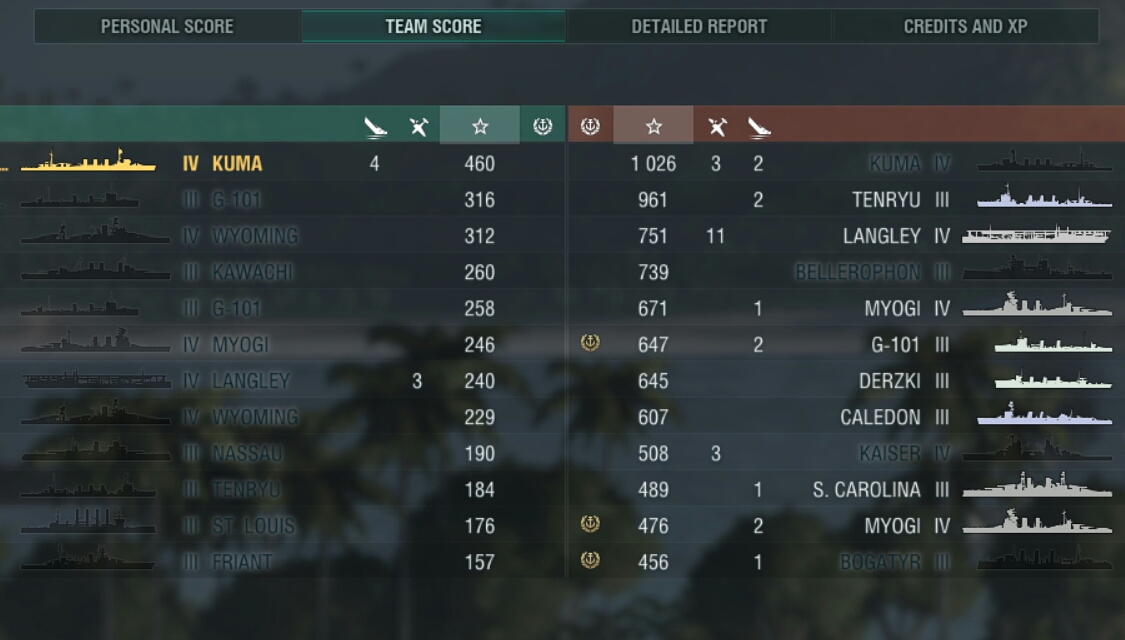Select the Kaiser row scoring 508
This screenshot has height=640, width=1125.
tap(888, 453)
